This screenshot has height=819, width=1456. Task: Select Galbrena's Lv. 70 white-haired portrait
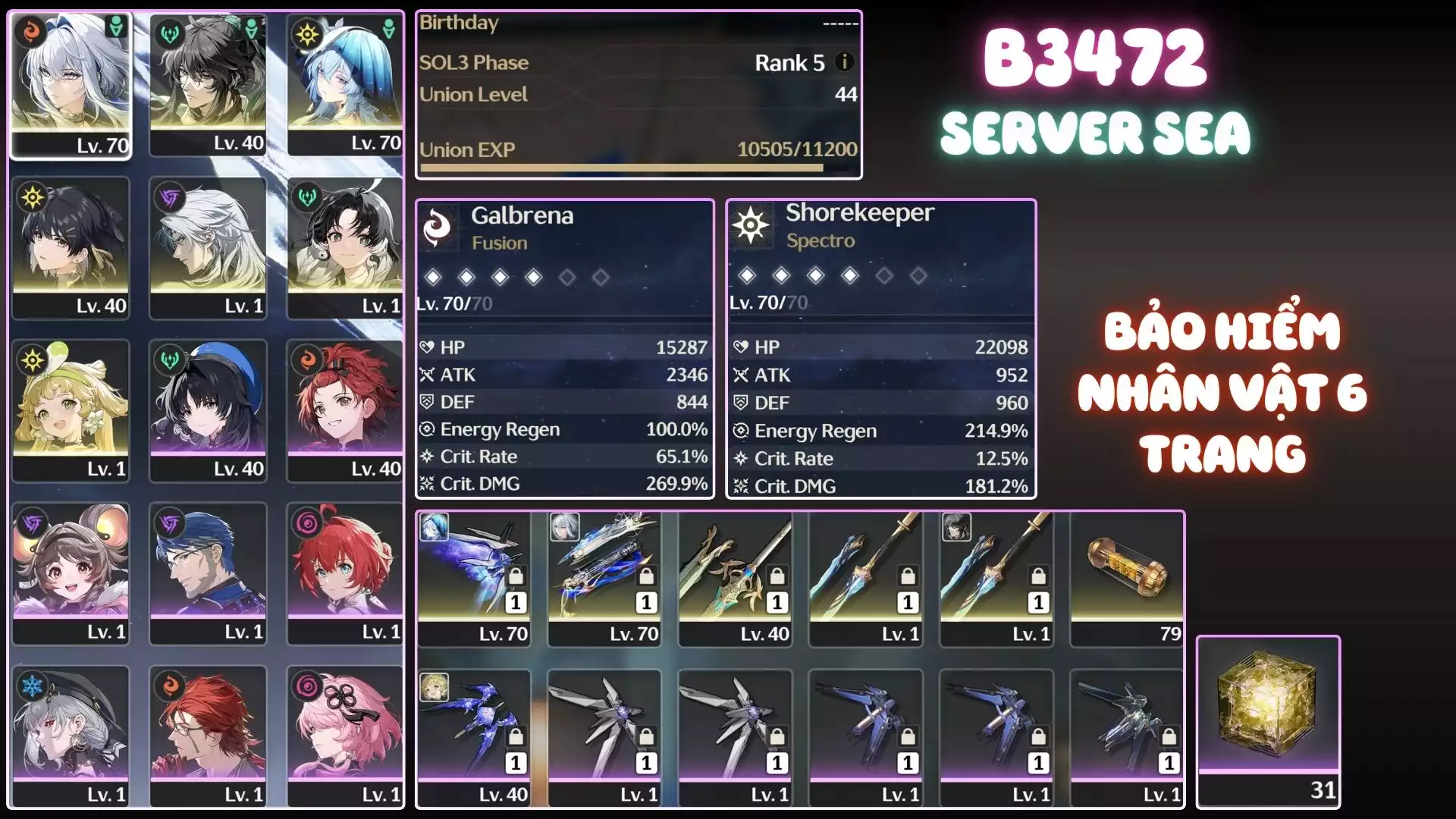(71, 83)
